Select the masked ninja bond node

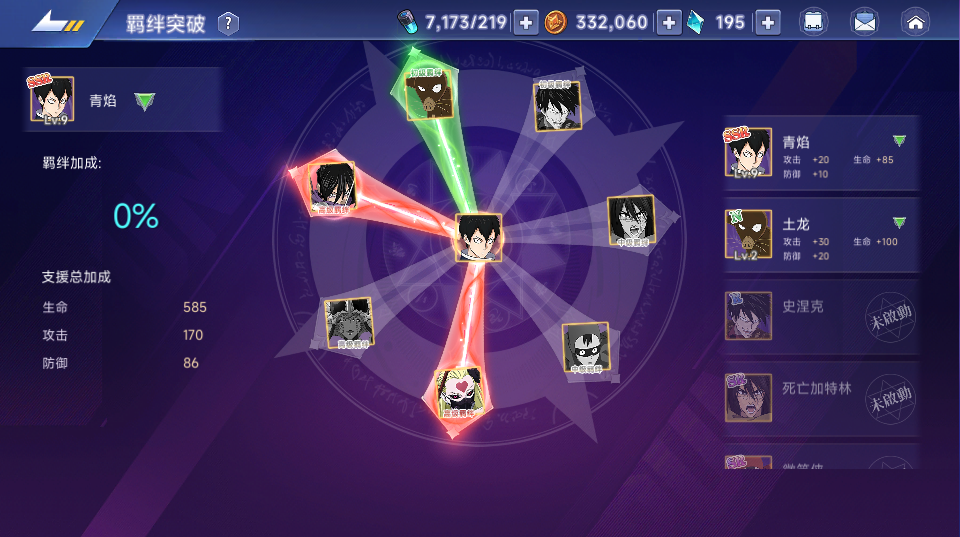coord(585,348)
